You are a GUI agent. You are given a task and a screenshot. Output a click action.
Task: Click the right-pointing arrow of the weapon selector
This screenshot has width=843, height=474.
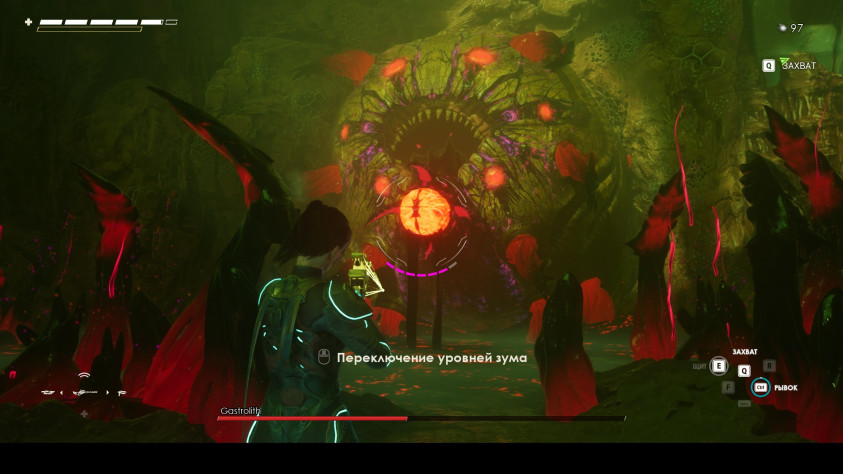(108, 392)
